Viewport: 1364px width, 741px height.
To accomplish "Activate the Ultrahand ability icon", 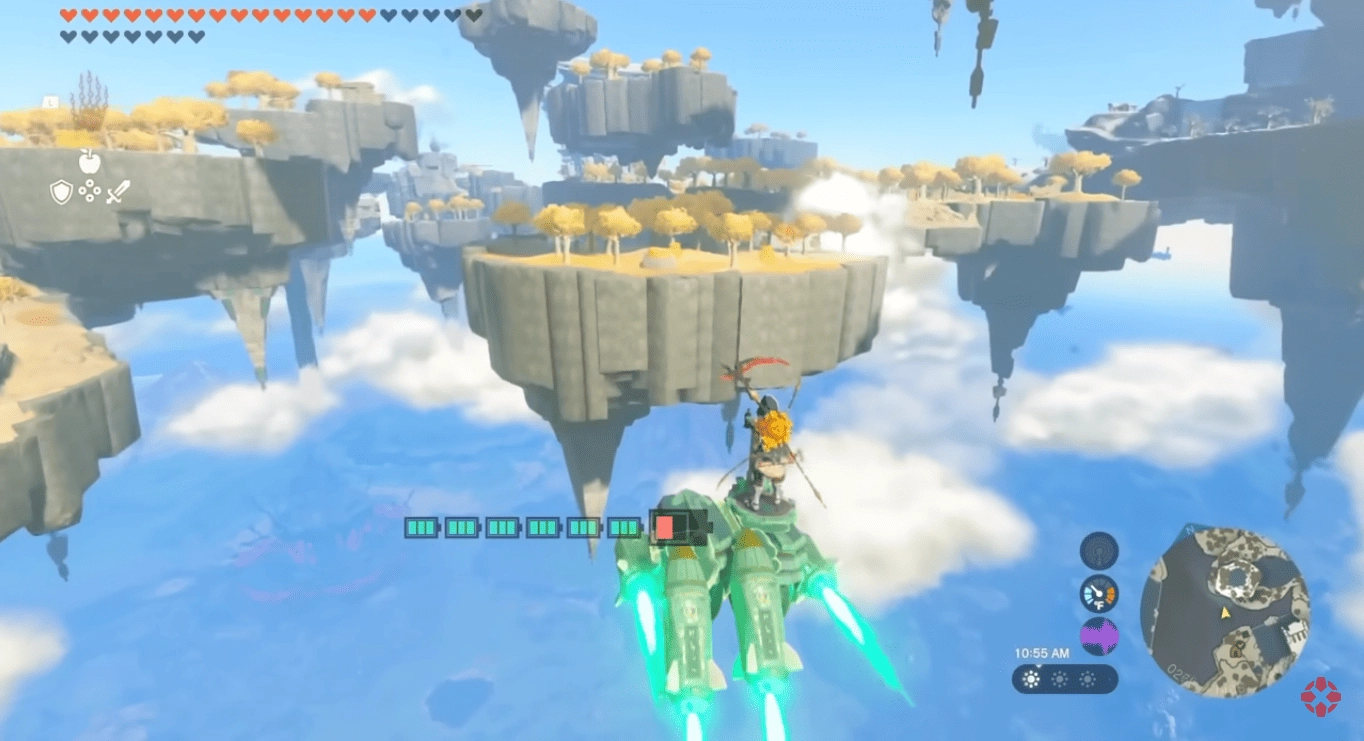I will (x=90, y=191).
